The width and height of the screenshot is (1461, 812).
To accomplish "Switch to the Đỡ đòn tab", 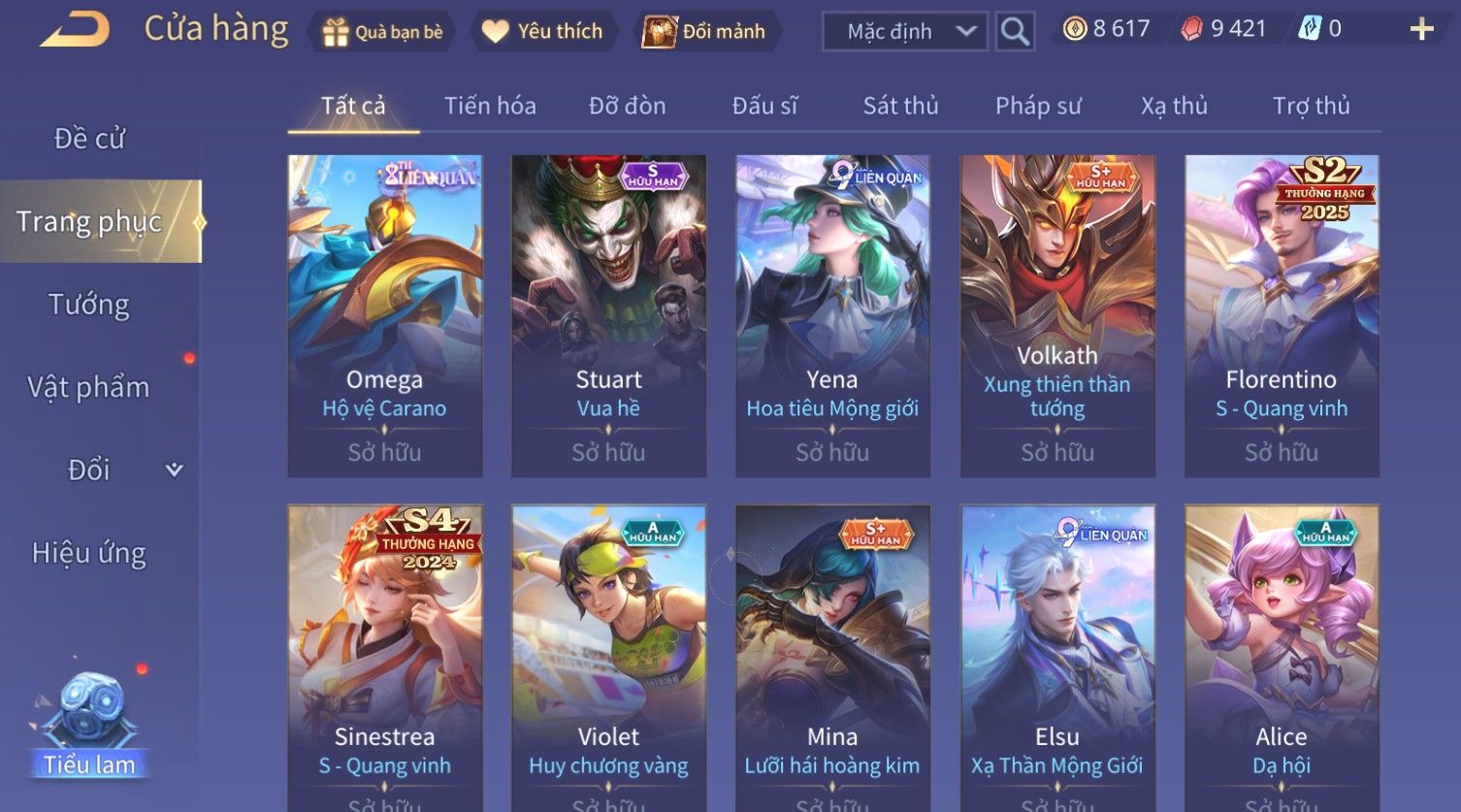I will click(627, 106).
